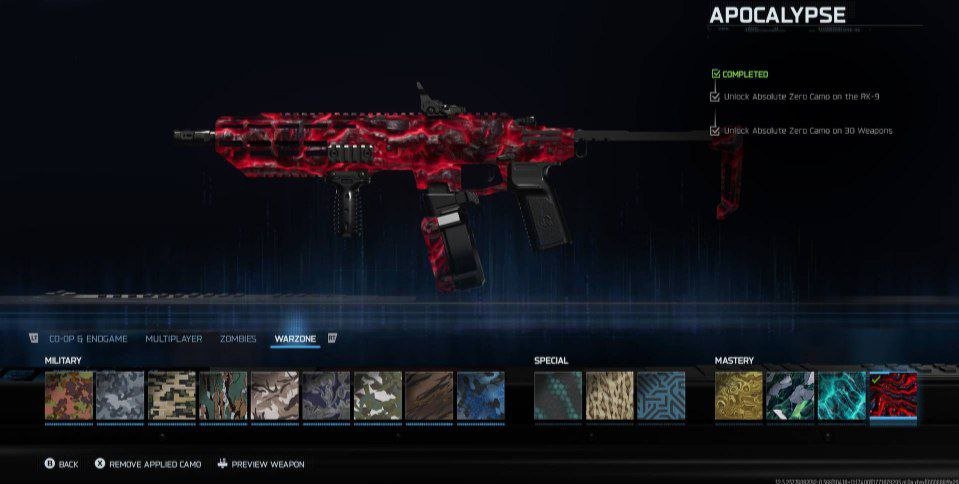Choose the orange and green military camo
Screen dimensions: 959x484
pyautogui.click(x=69, y=395)
